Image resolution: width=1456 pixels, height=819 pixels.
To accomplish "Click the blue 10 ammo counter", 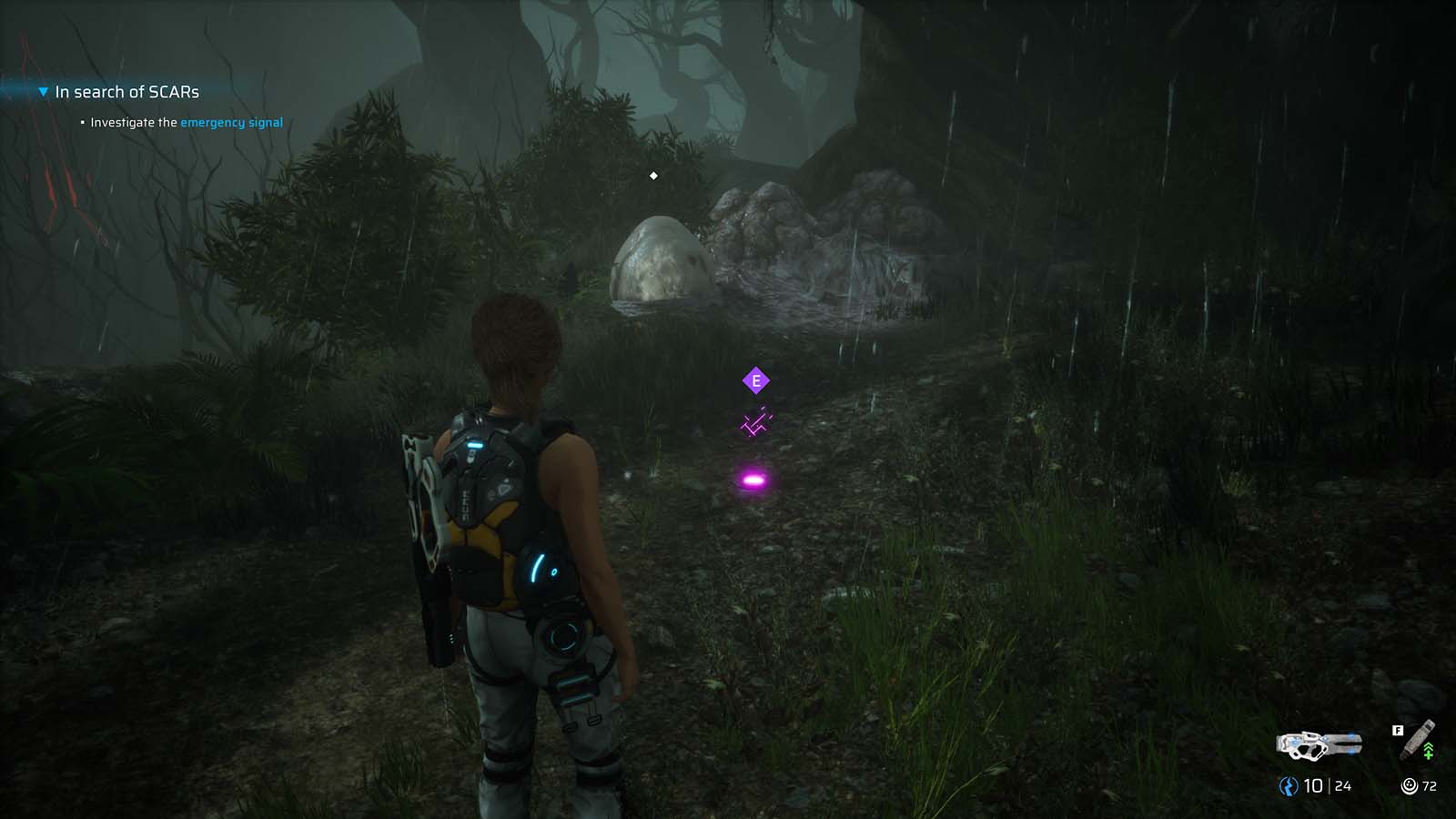I will tap(1313, 784).
